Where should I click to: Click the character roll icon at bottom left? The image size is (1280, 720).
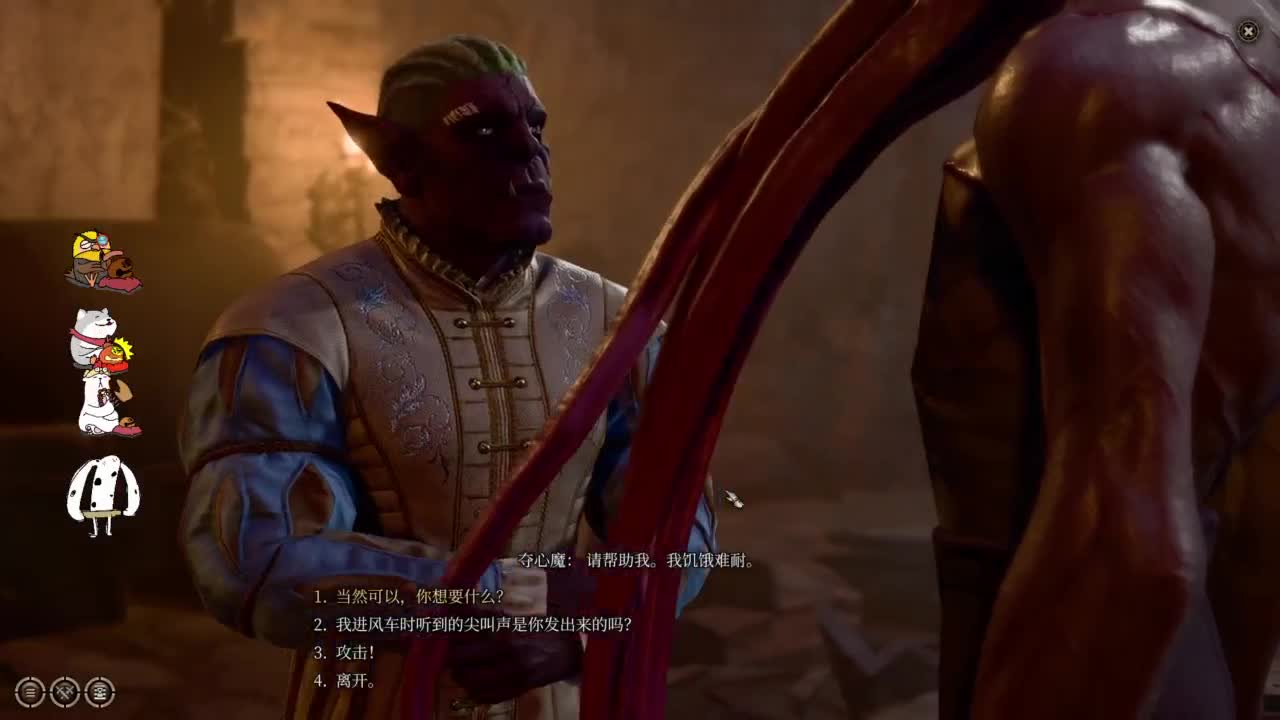coord(100,692)
